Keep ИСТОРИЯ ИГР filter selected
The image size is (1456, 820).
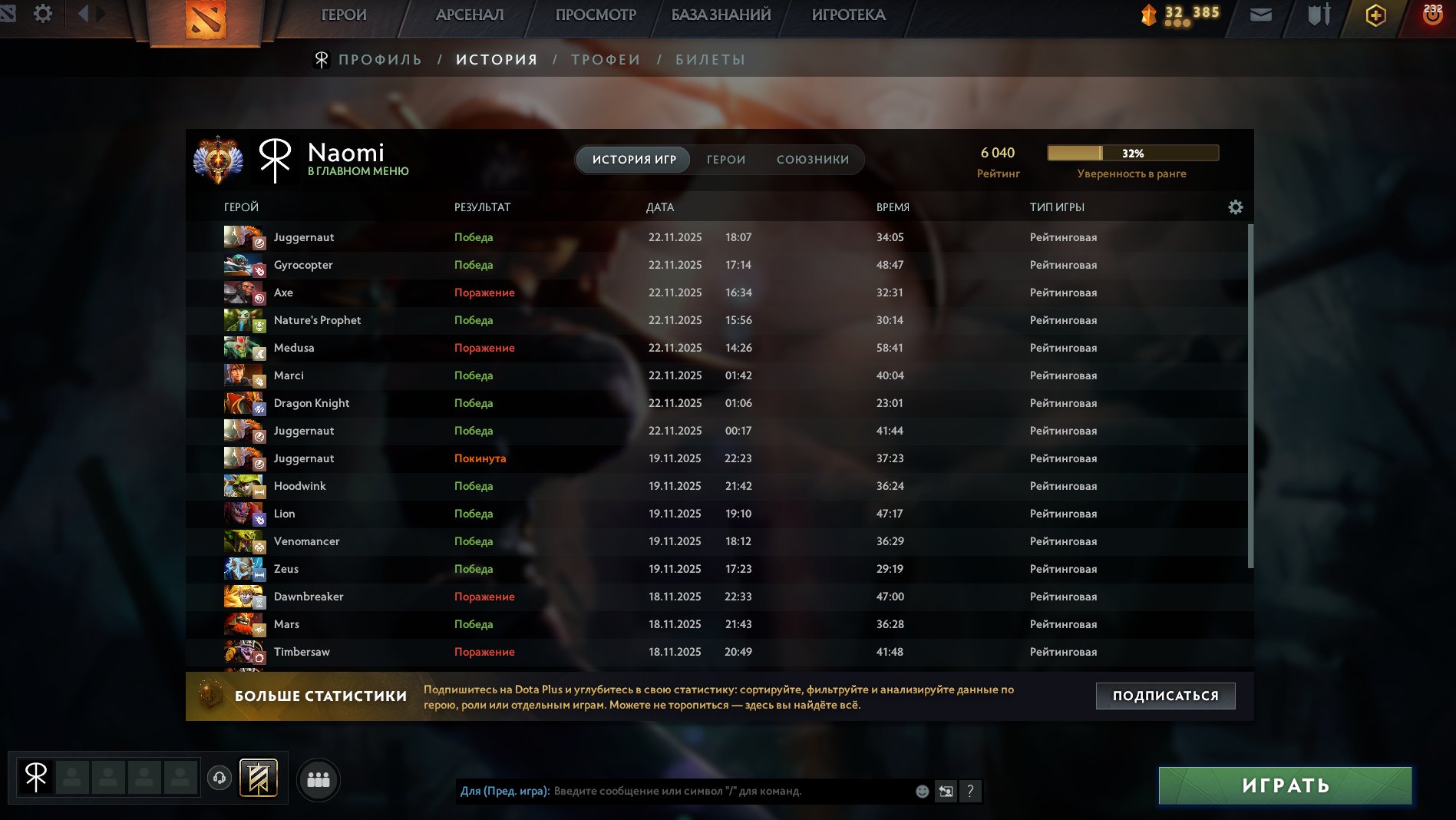(632, 160)
